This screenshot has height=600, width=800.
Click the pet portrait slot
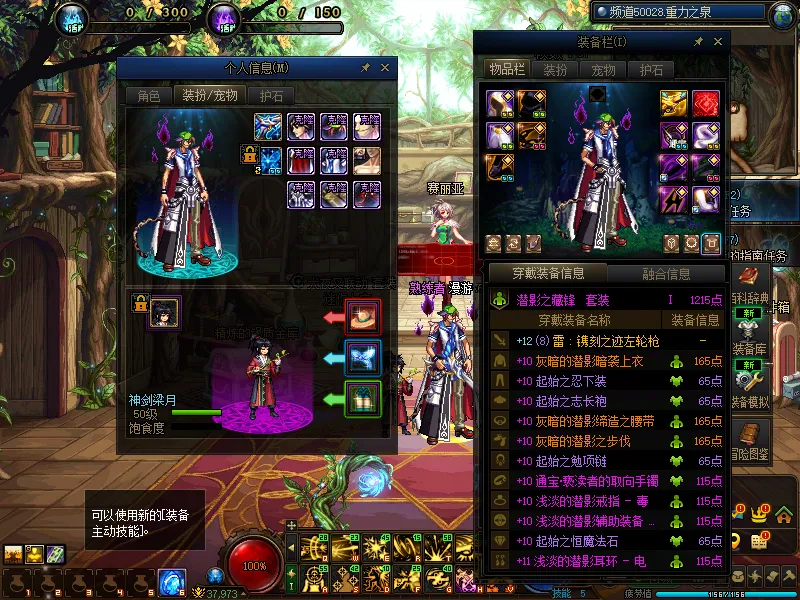pyautogui.click(x=164, y=313)
